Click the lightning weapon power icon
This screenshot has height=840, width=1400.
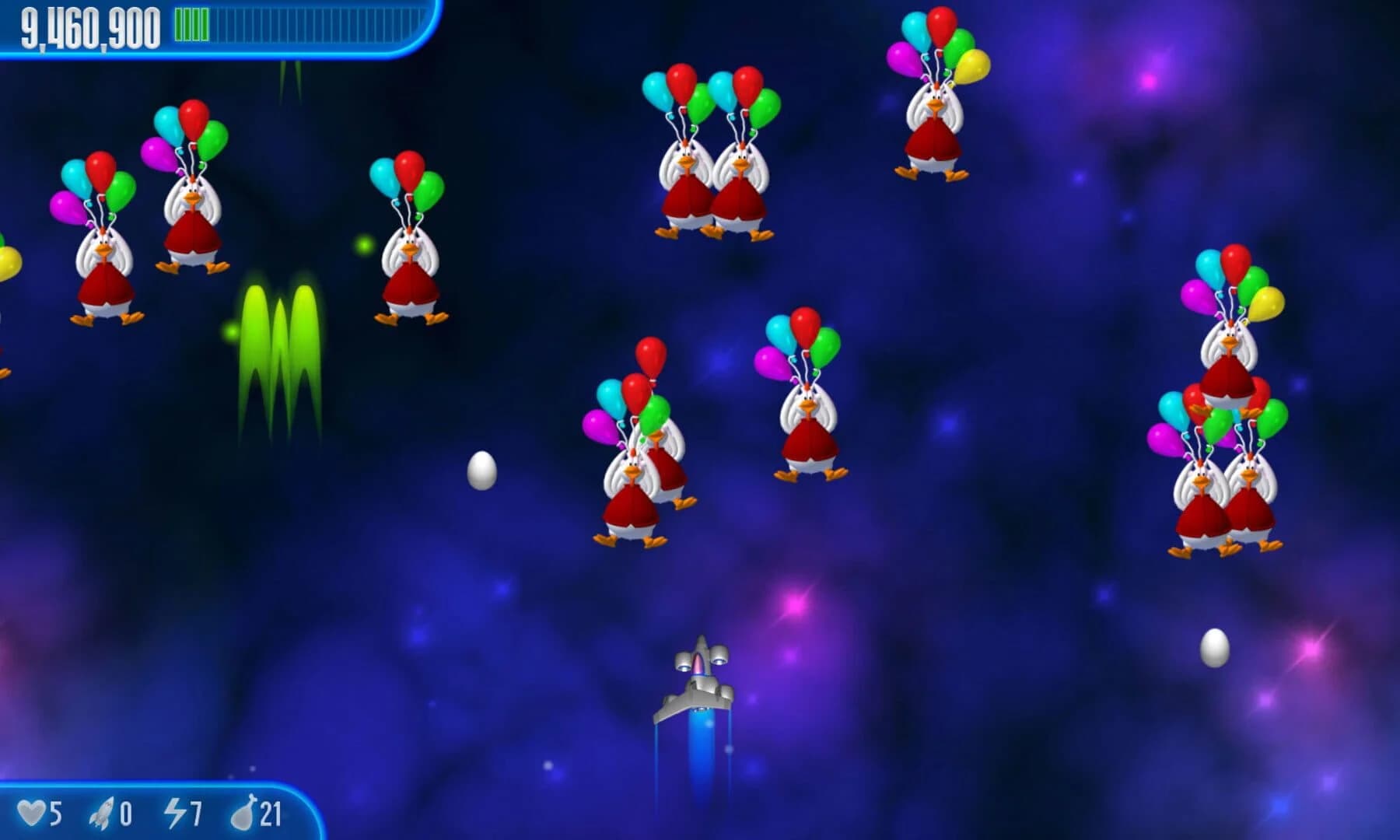tap(175, 810)
